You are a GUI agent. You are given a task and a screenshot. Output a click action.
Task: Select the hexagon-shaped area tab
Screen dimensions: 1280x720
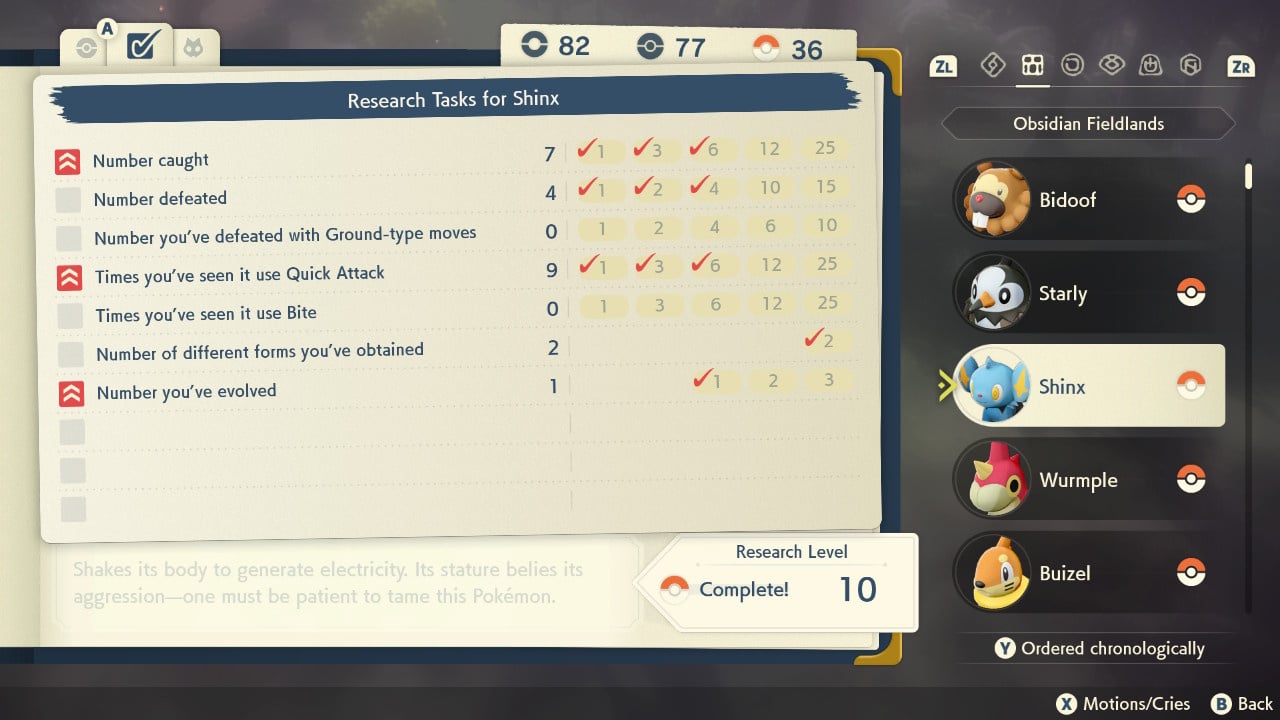tap(1190, 66)
